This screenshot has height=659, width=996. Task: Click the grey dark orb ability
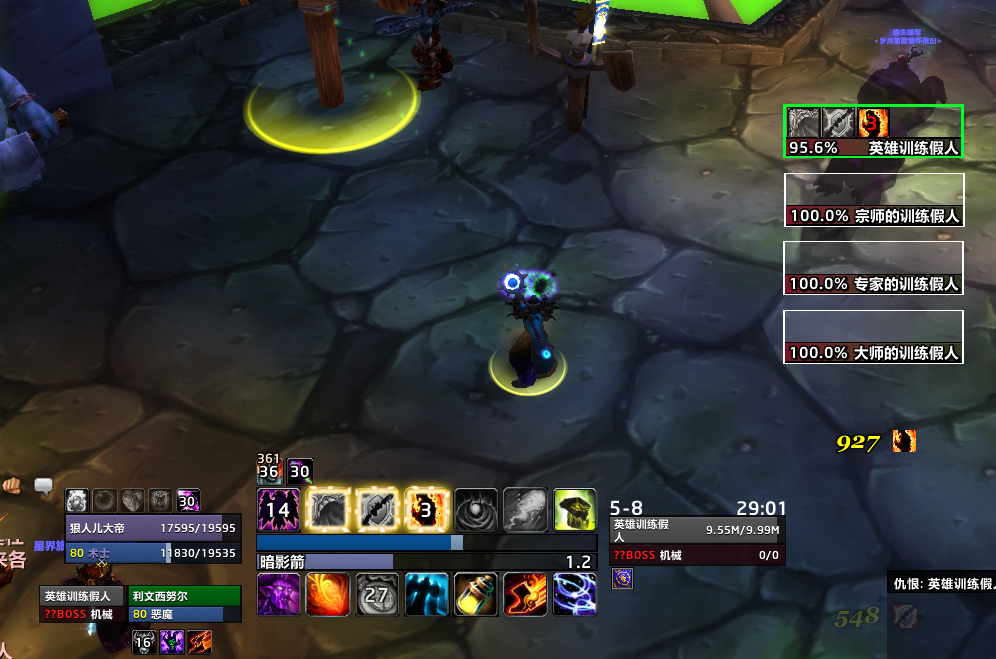pyautogui.click(x=476, y=509)
